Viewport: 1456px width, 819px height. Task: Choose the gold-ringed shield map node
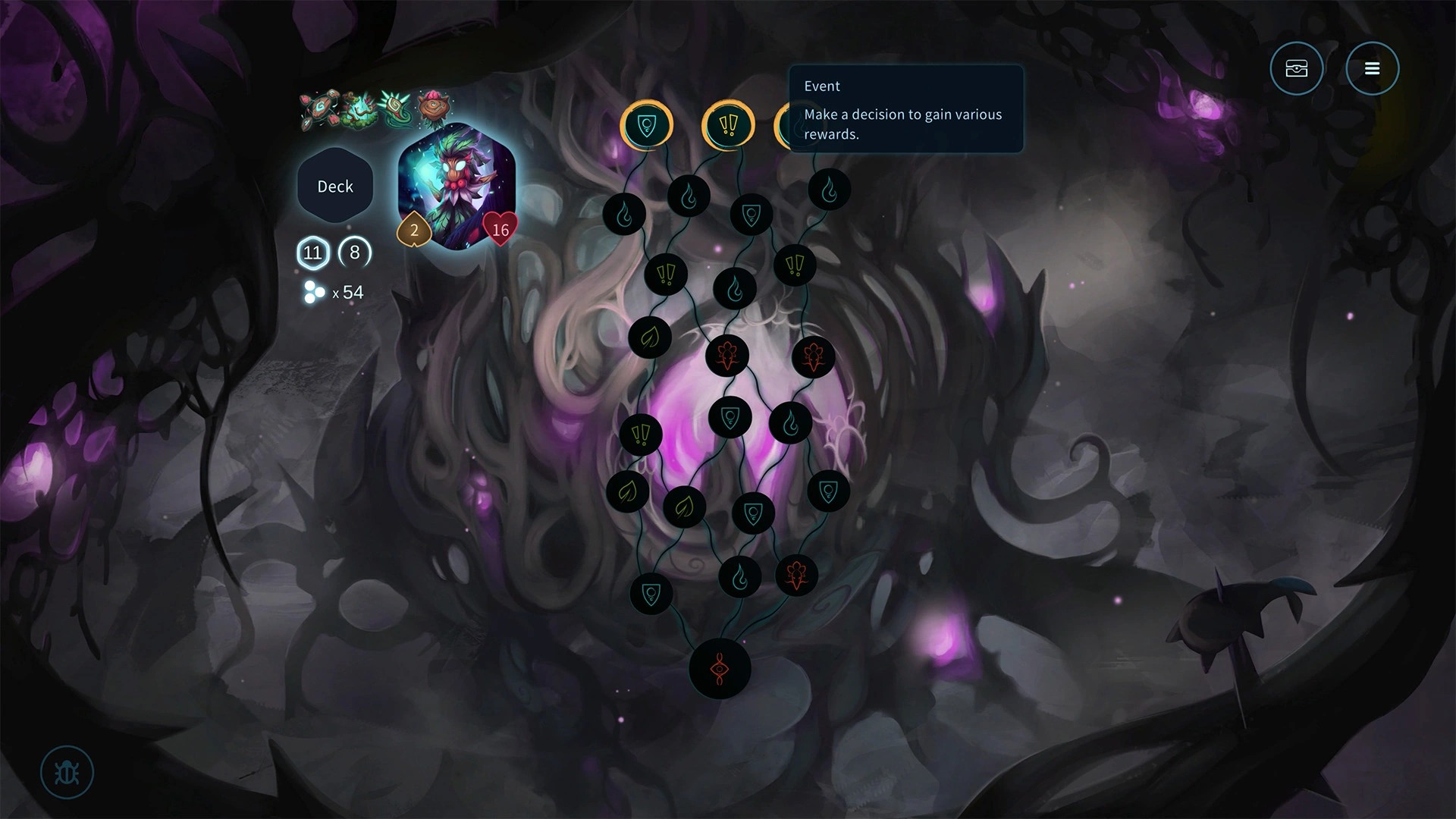646,125
